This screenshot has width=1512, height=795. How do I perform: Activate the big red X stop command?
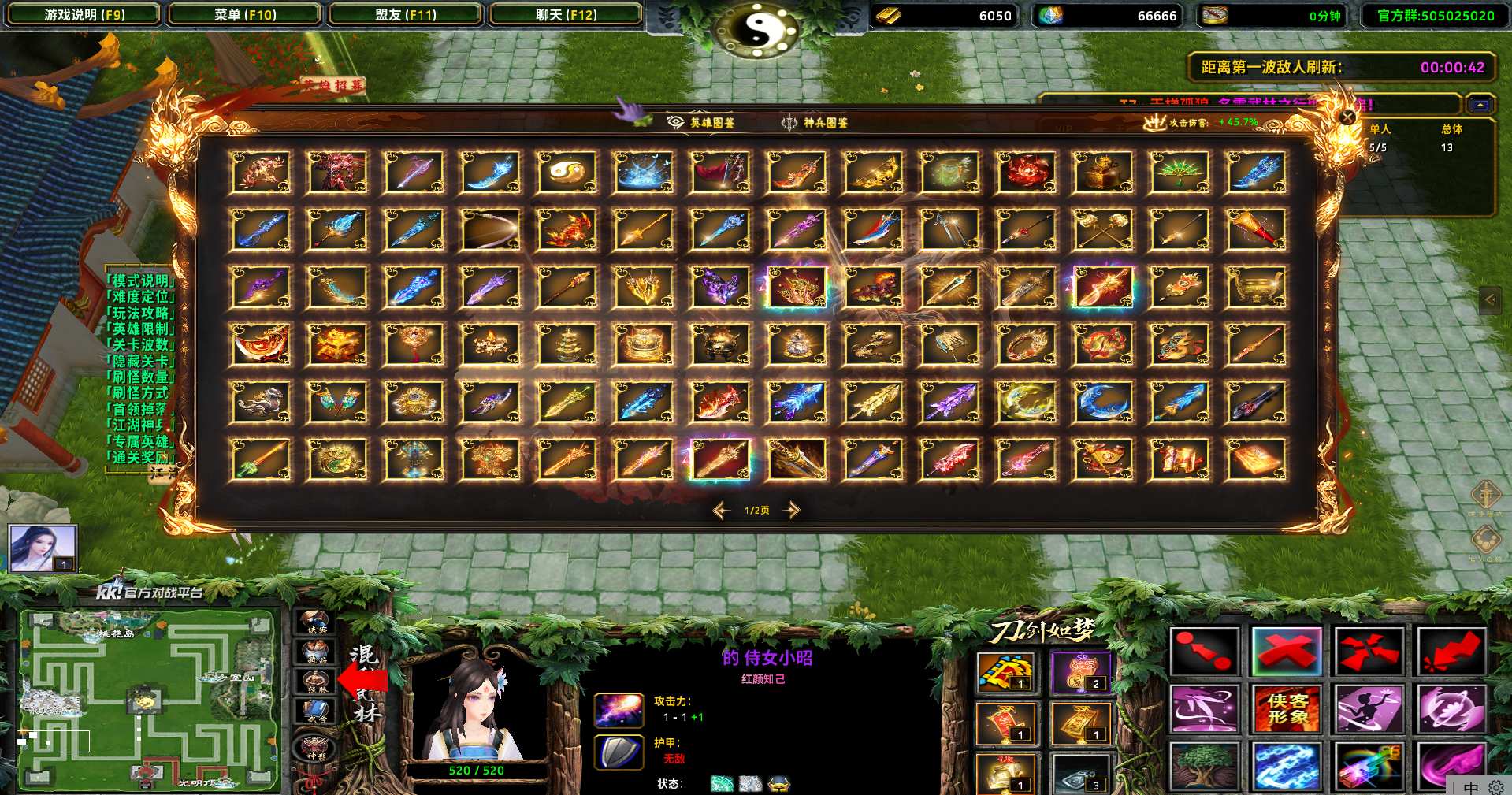pos(1287,652)
